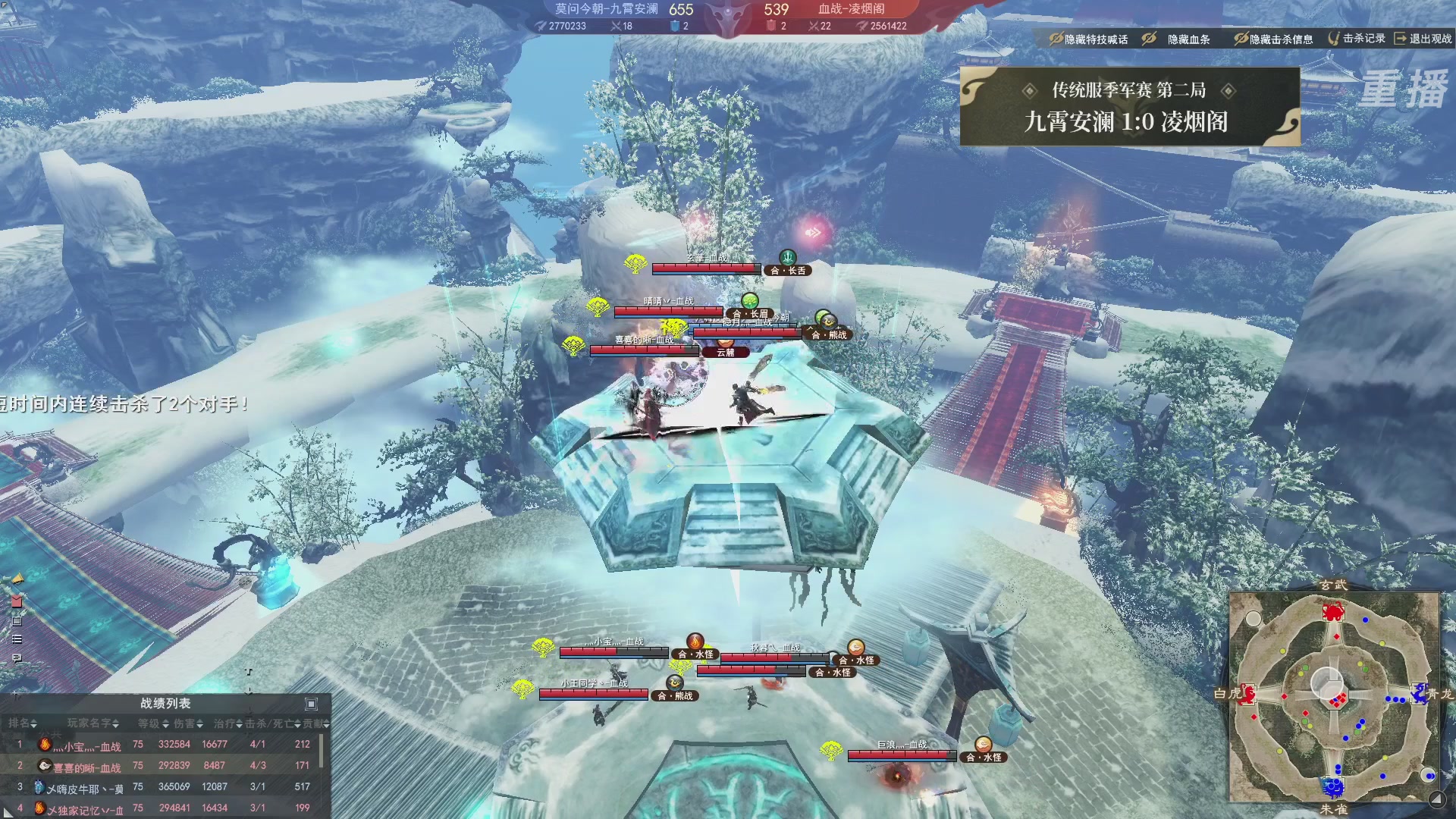1456x819 pixels.
Task: Select player 小宝-血战 in scoreboard
Action: pos(87,745)
